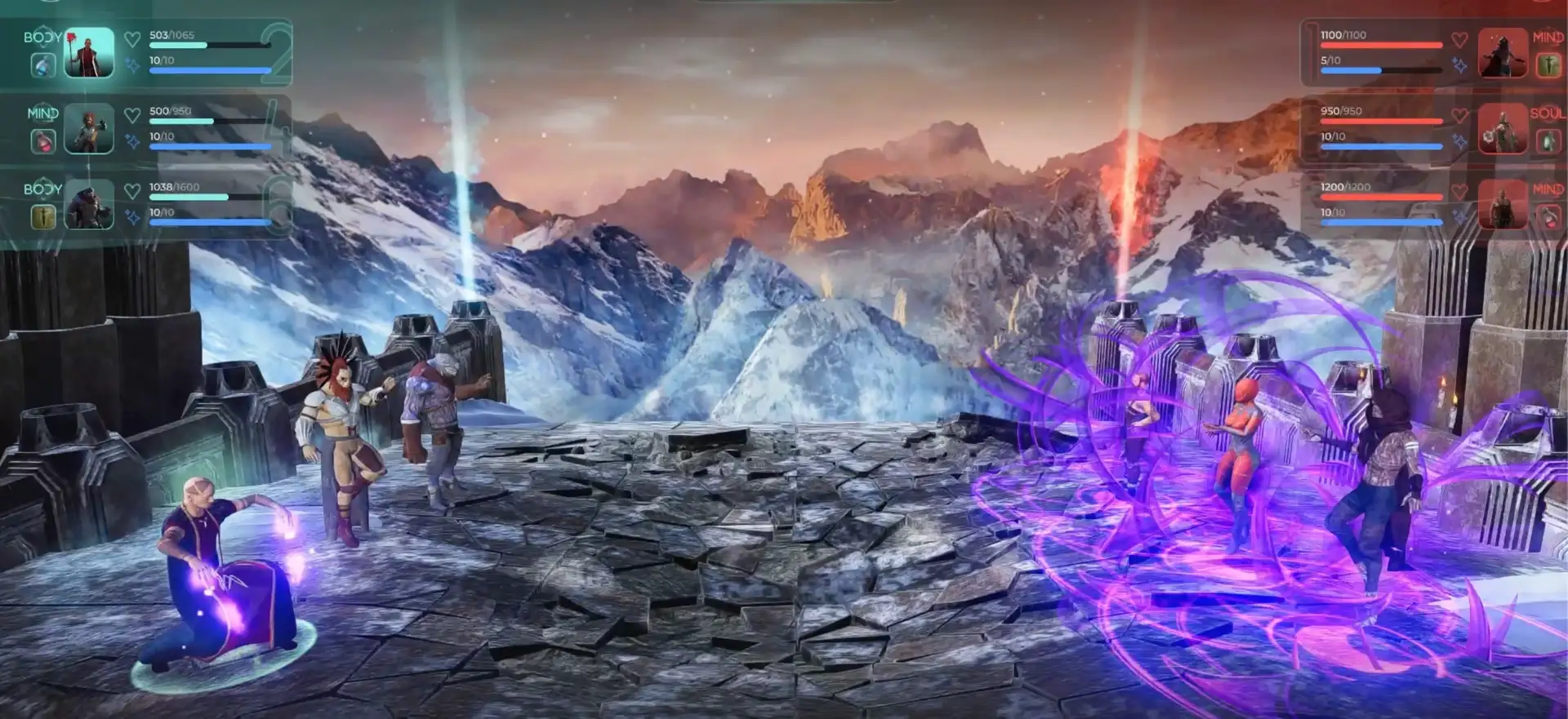The width and height of the screenshot is (1568, 719).
Task: Inspect the Soul enemy's green figure icon
Action: [x=1548, y=141]
